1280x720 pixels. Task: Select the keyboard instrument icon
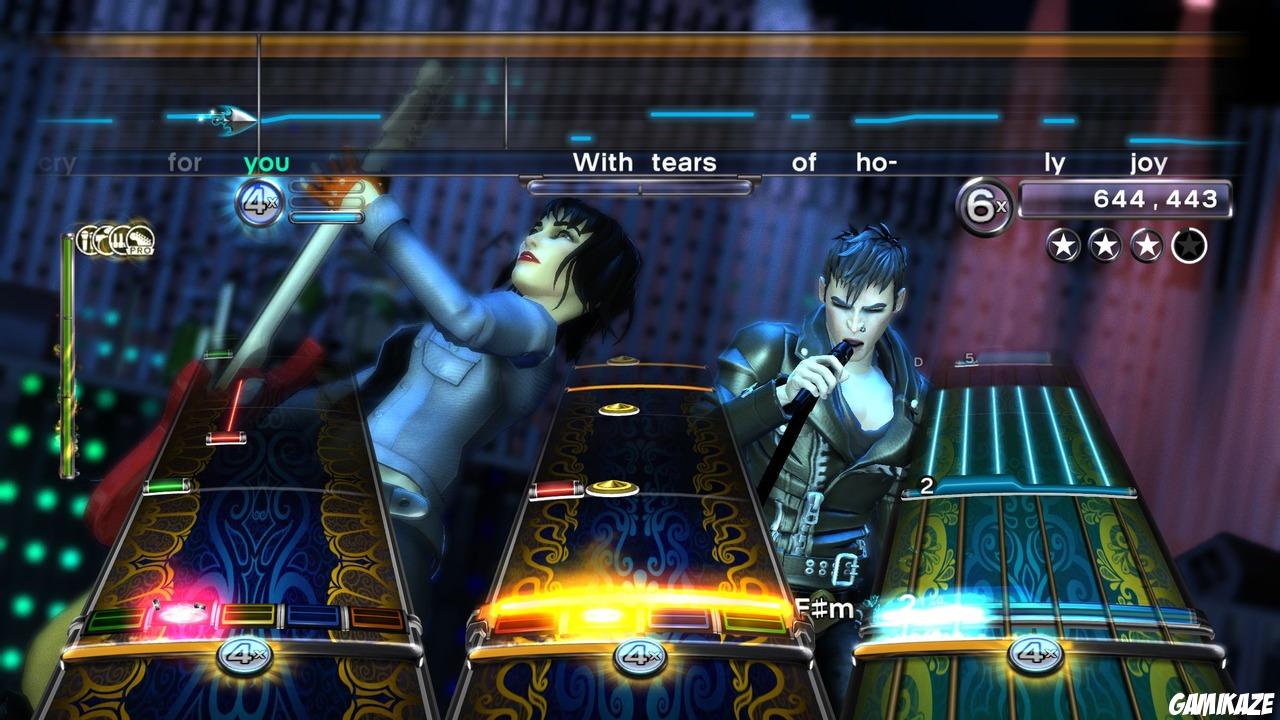pyautogui.click(x=120, y=240)
